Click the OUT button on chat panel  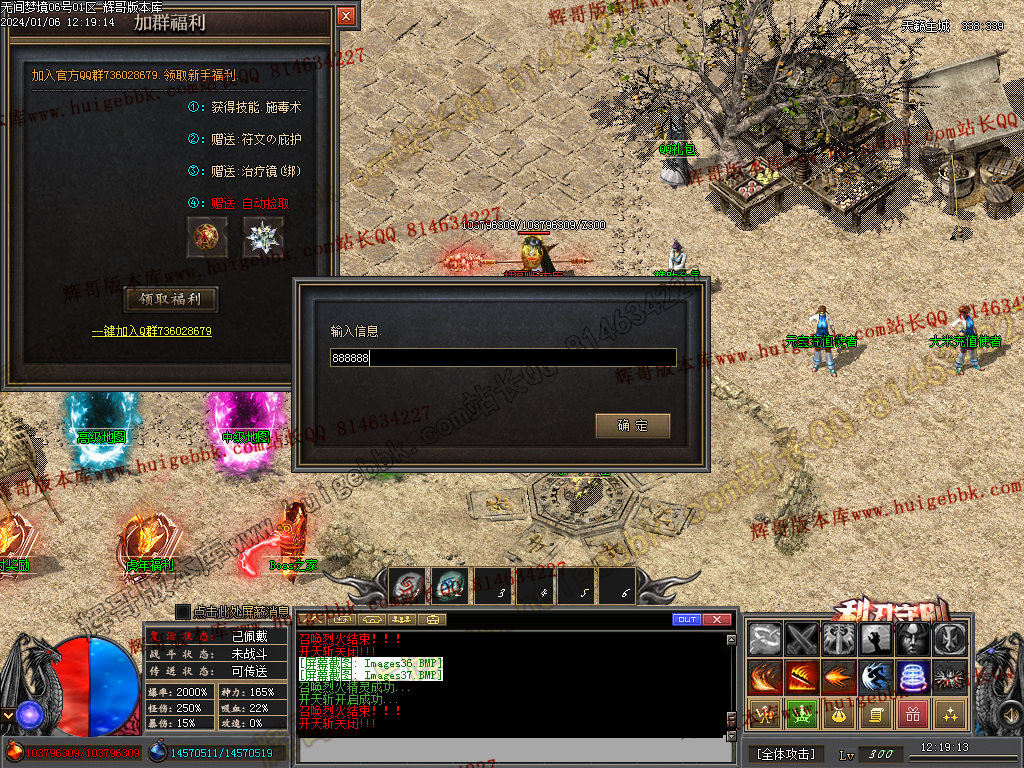click(x=686, y=620)
